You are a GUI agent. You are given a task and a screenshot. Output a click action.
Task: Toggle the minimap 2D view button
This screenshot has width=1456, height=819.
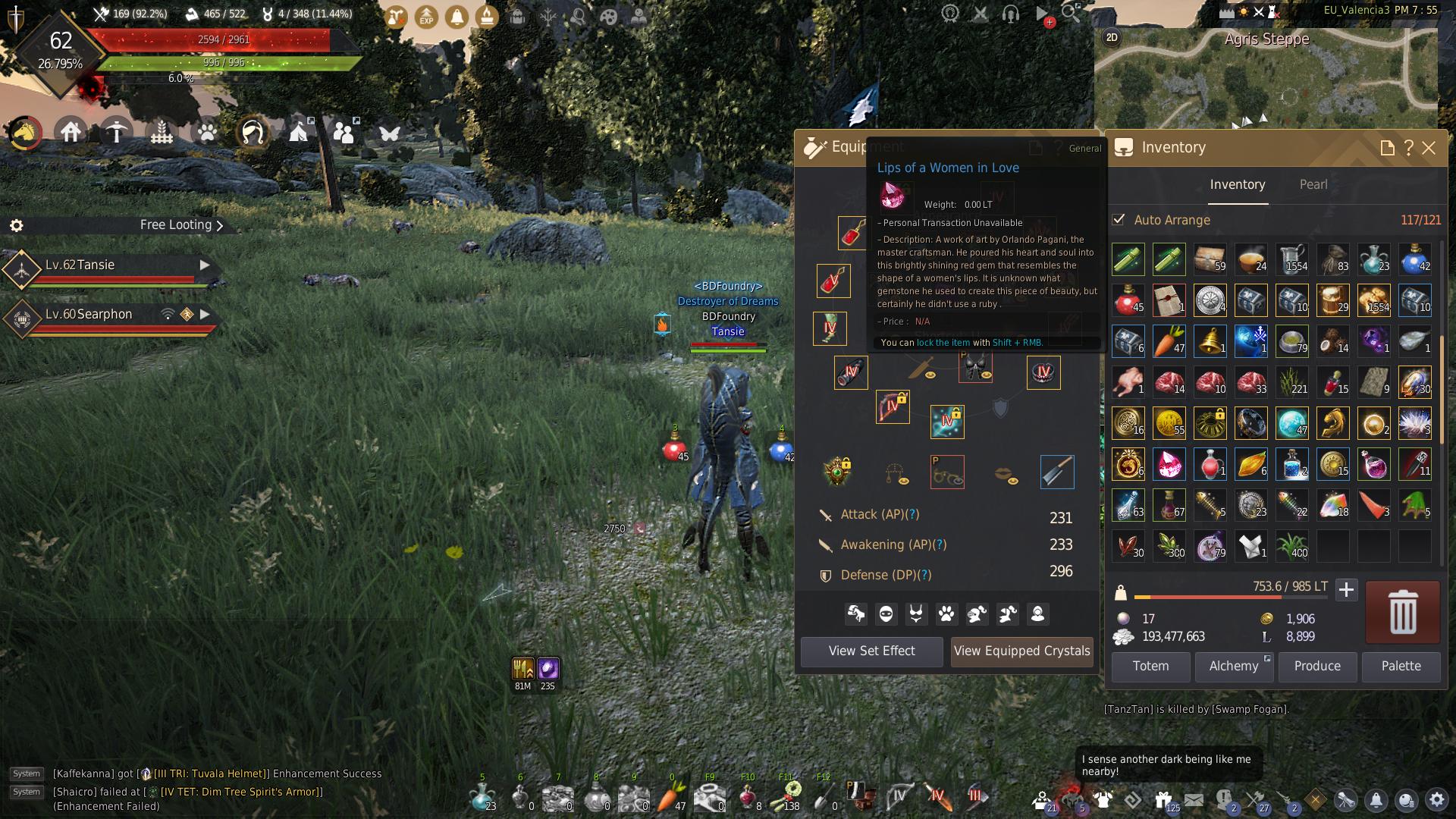click(x=1112, y=38)
